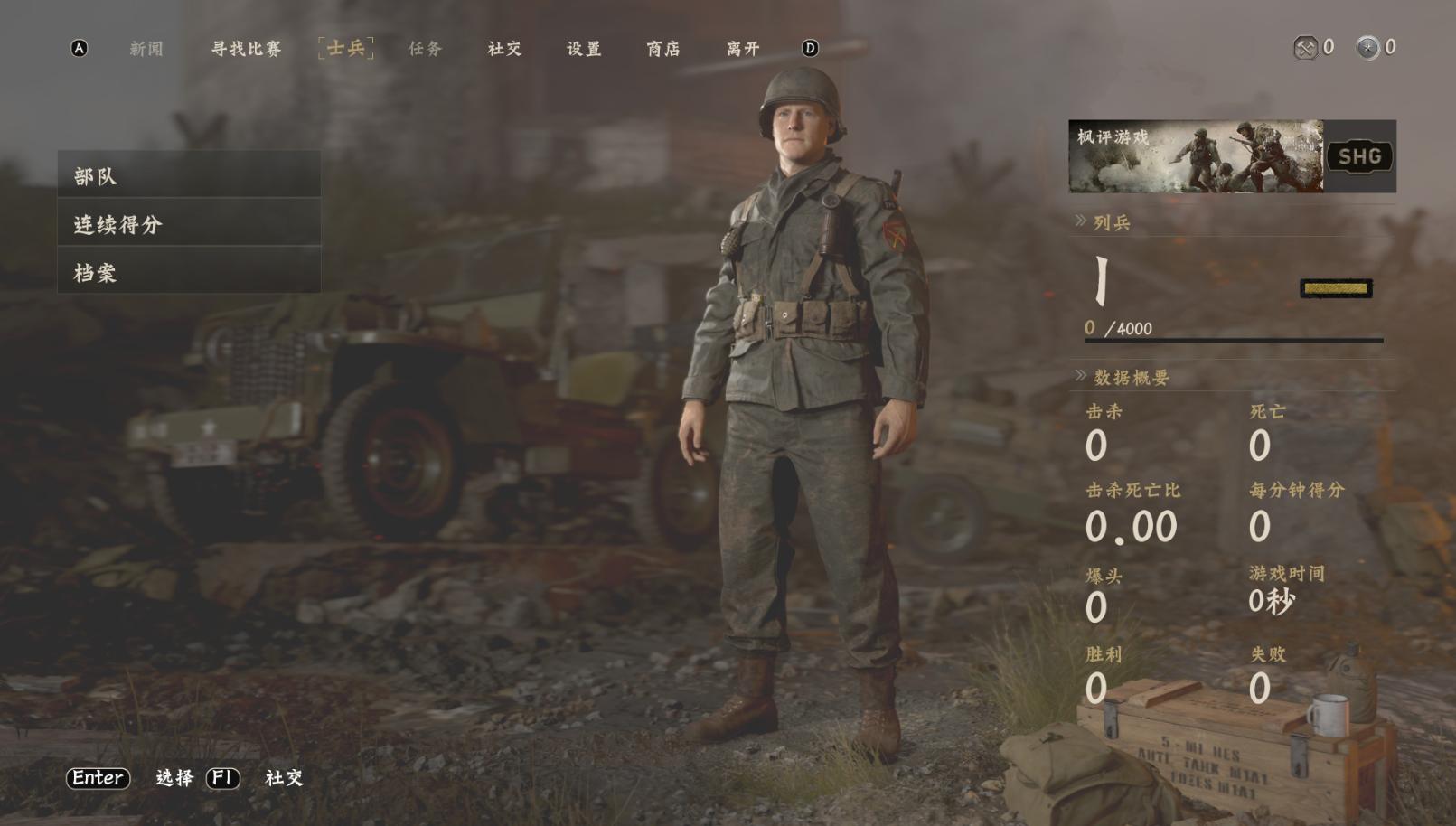Choose the 离开 quit tab
The width and height of the screenshot is (1456, 826).
point(743,49)
